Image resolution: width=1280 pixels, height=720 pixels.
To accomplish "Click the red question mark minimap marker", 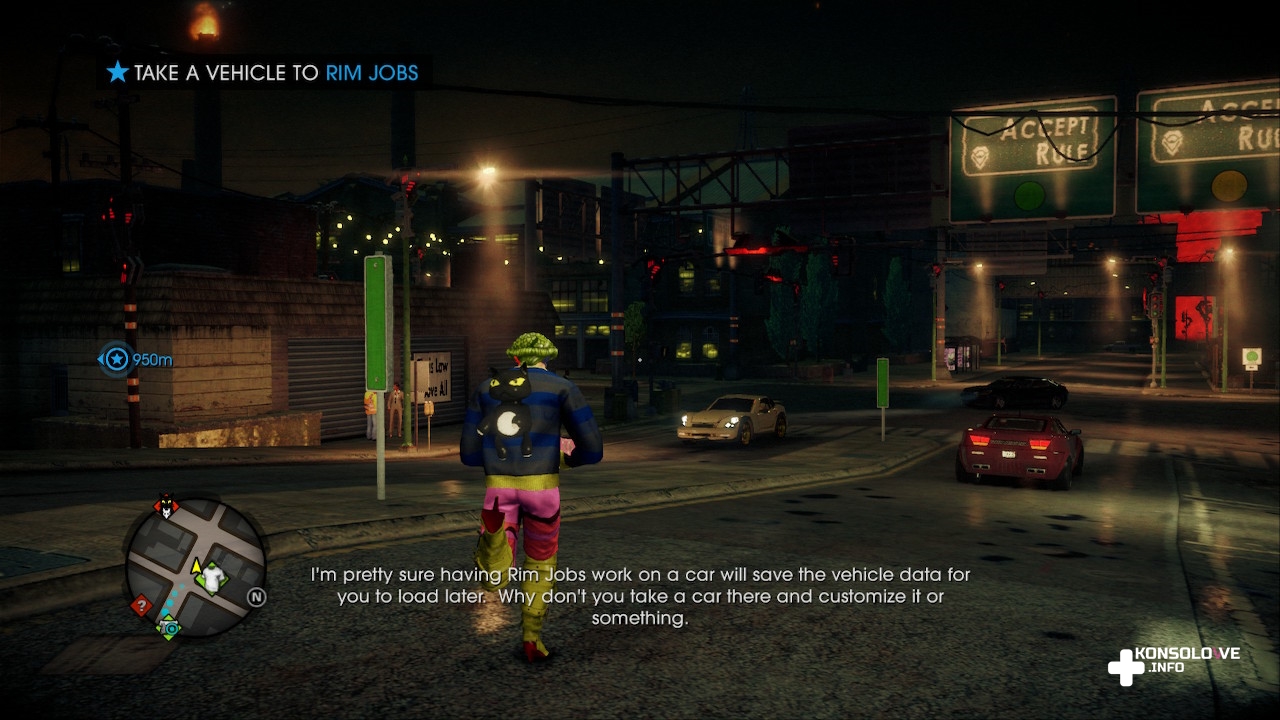I will (x=141, y=605).
